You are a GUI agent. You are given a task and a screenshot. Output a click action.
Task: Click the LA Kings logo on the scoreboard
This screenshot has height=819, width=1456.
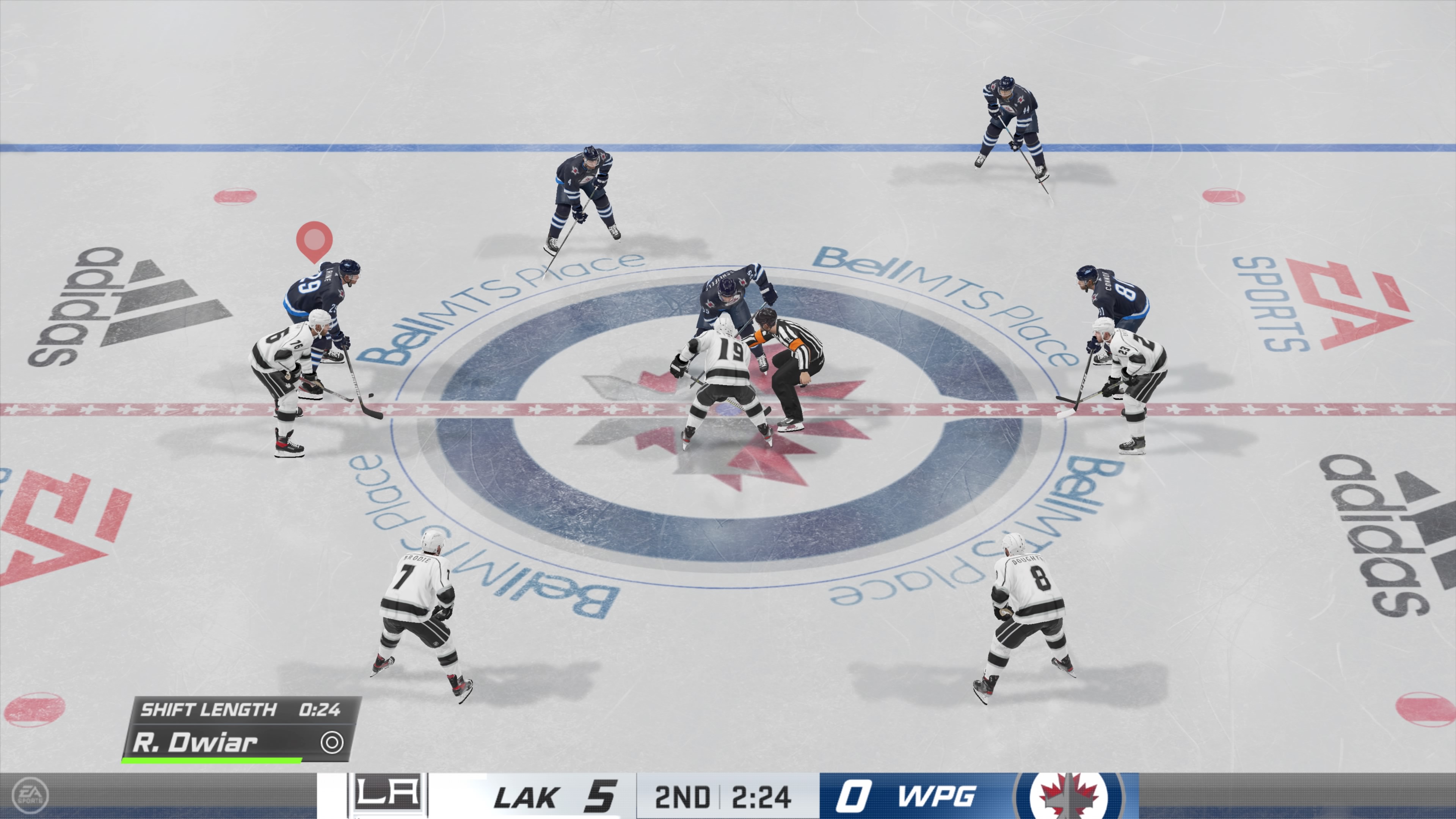[x=387, y=794]
